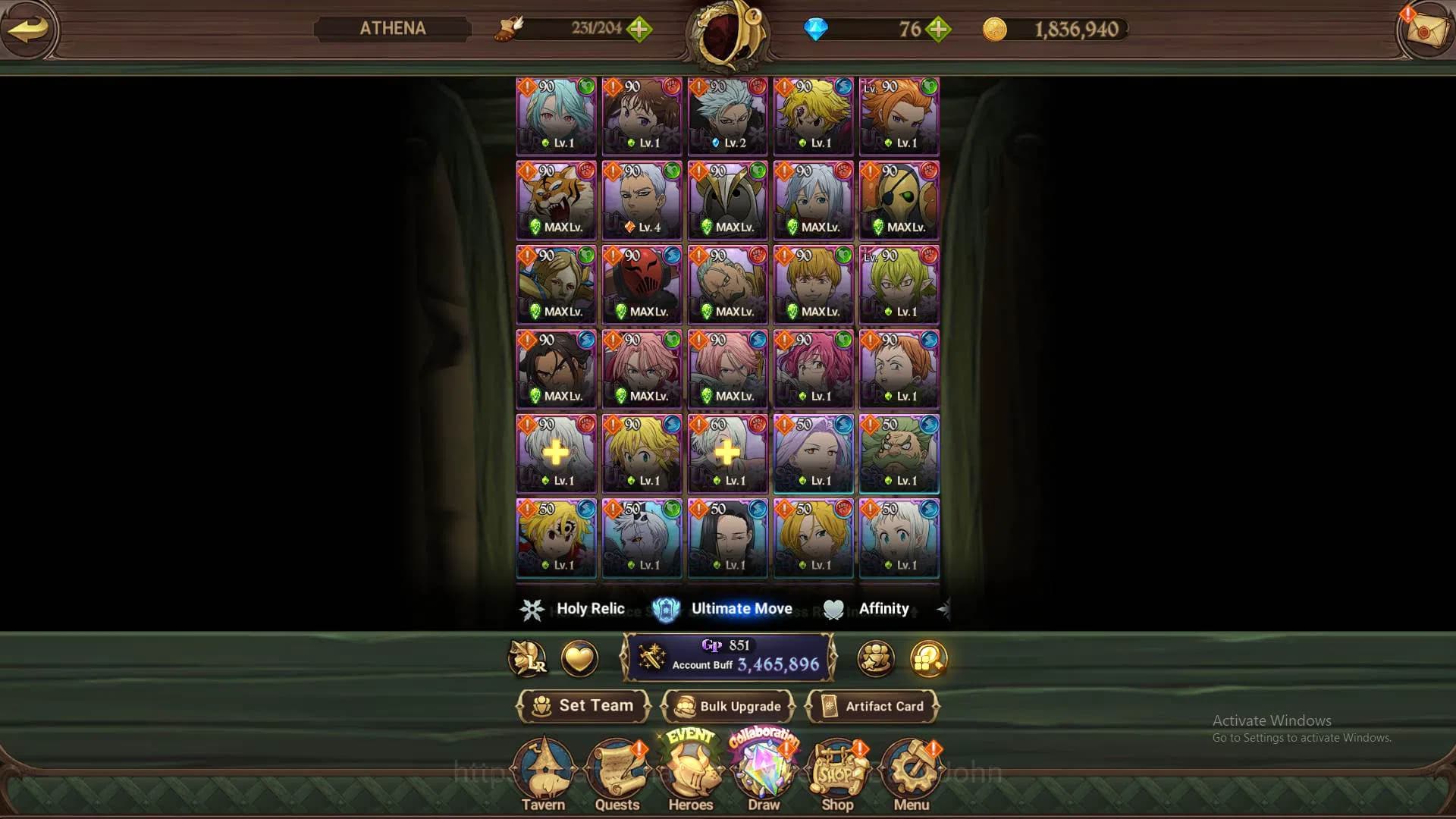The width and height of the screenshot is (1456, 819).
Task: Open the main Menu gear
Action: (x=912, y=775)
